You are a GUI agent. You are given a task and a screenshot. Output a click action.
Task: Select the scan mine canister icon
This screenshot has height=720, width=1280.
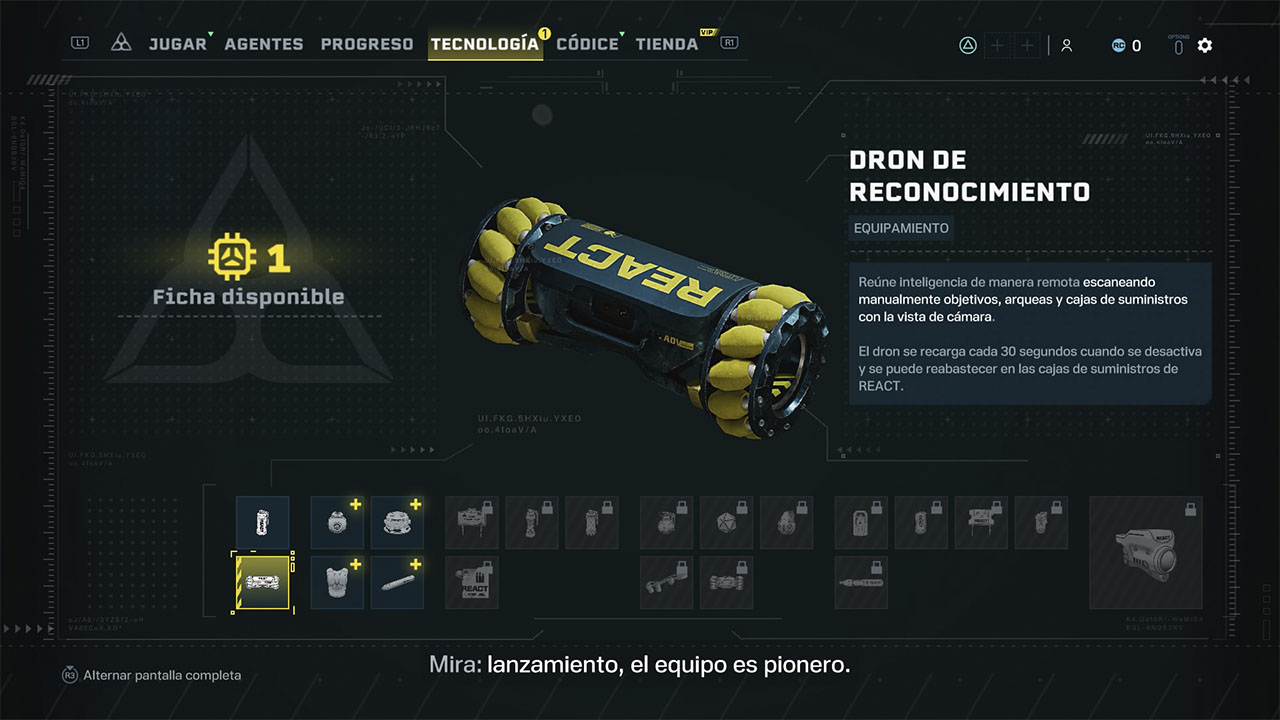tap(262, 521)
